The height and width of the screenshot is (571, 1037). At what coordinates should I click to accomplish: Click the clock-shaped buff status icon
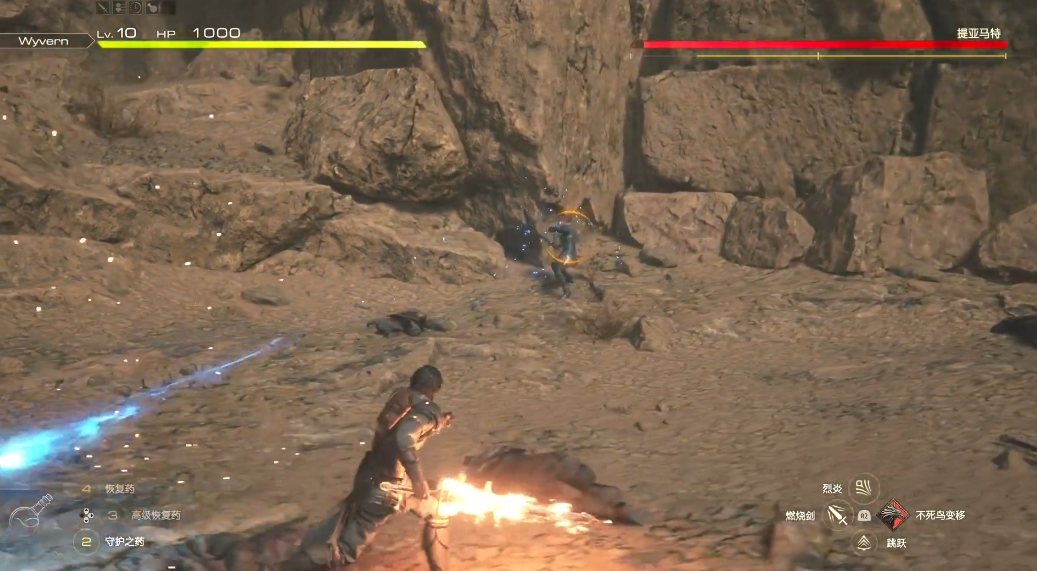coord(135,7)
